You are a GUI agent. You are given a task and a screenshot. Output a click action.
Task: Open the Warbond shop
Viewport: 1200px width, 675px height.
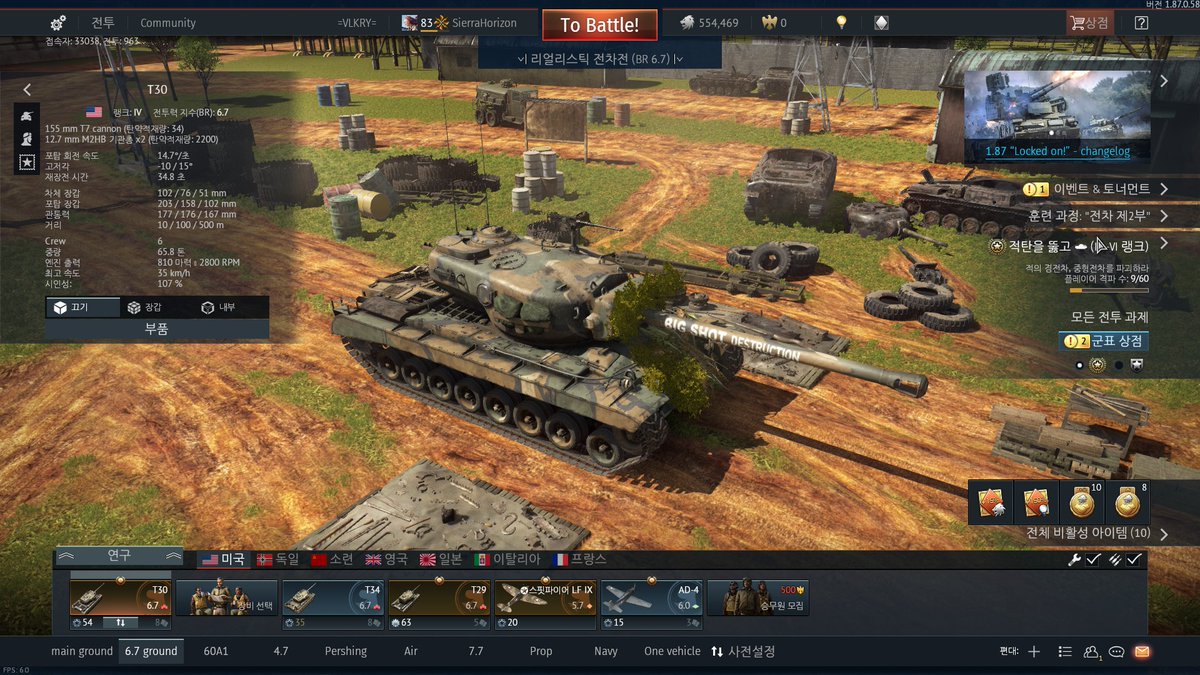[x=1104, y=341]
